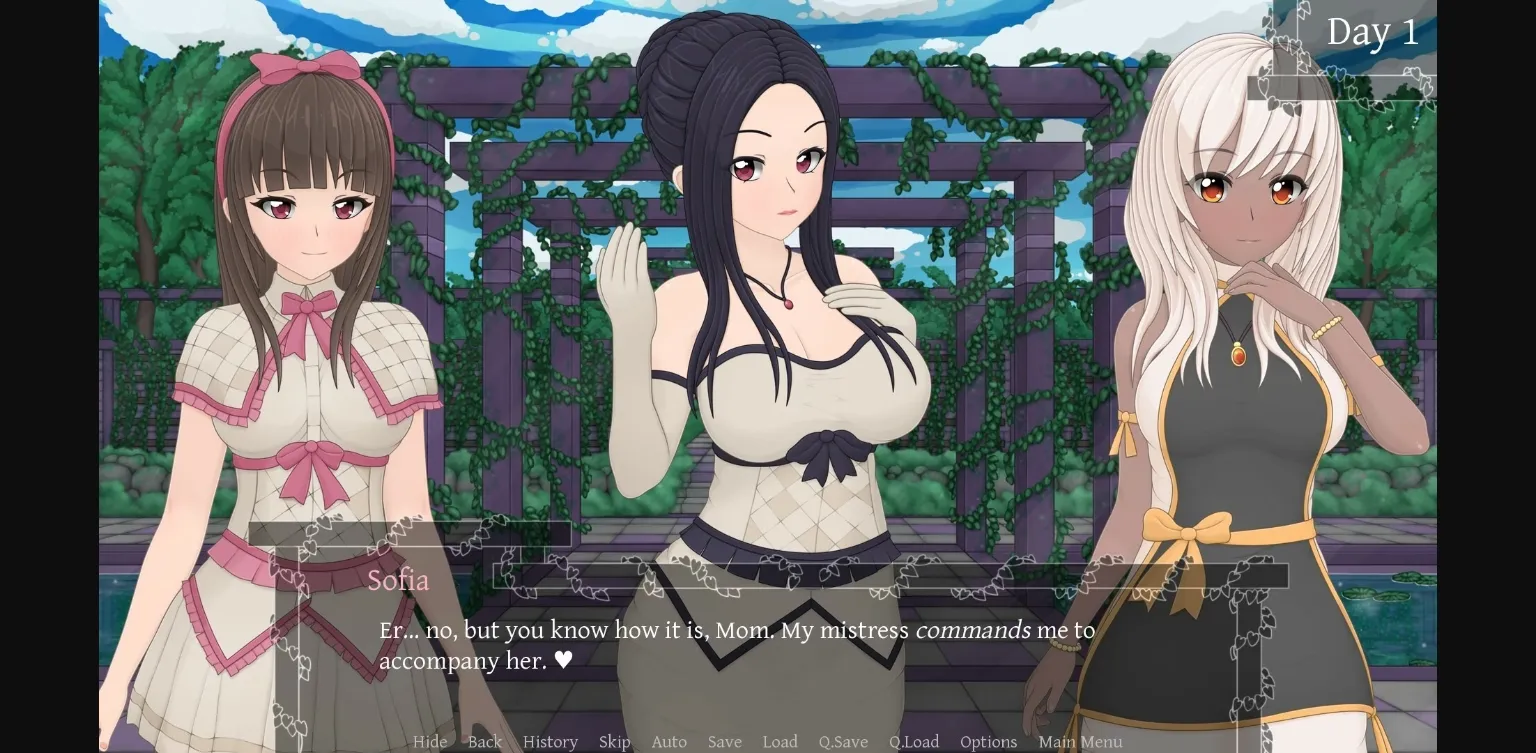This screenshot has height=753, width=1536.
Task: Click the italicized word commands in dialogue
Action: point(974,631)
